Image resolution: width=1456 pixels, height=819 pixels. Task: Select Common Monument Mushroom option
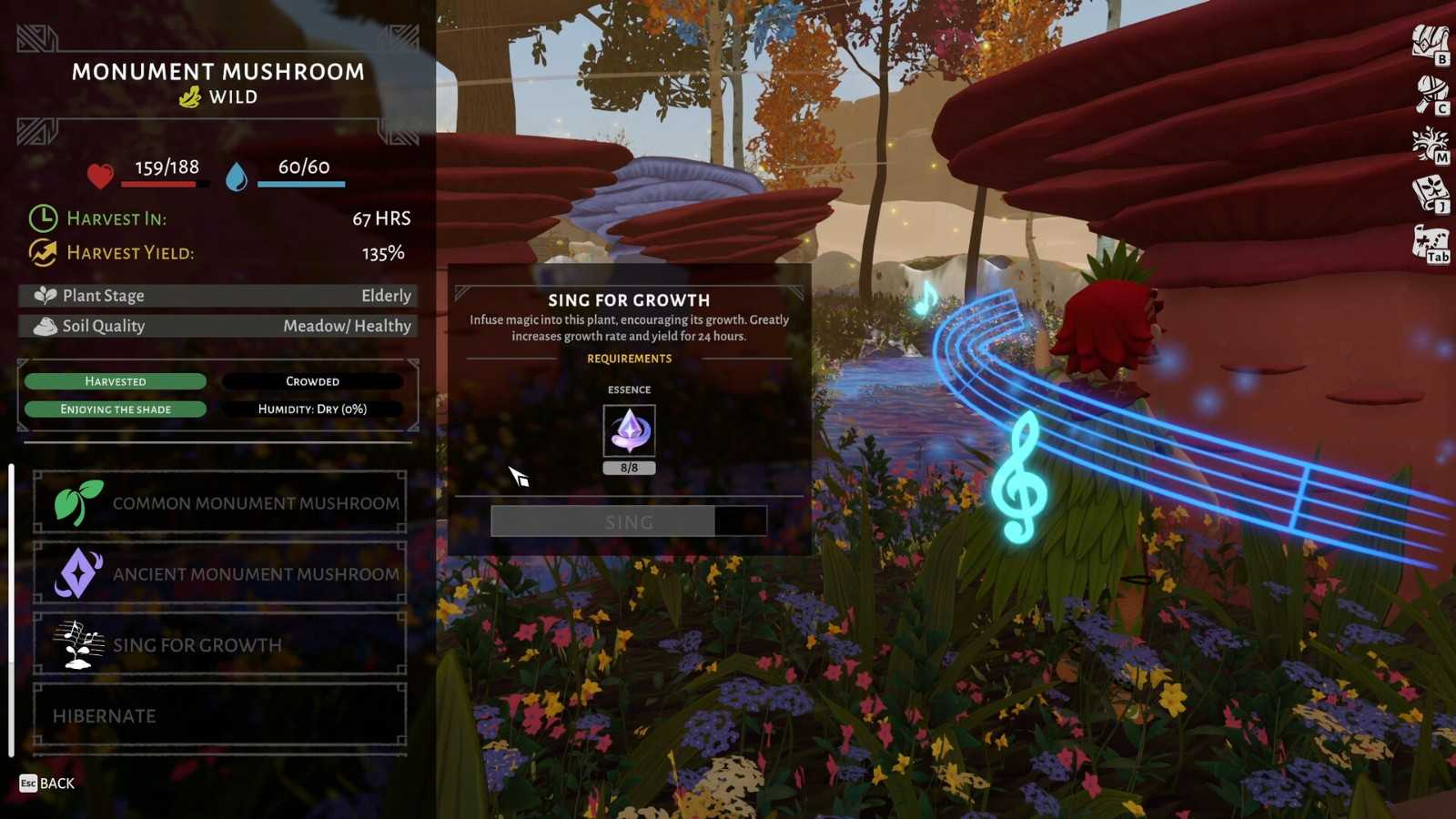219,502
